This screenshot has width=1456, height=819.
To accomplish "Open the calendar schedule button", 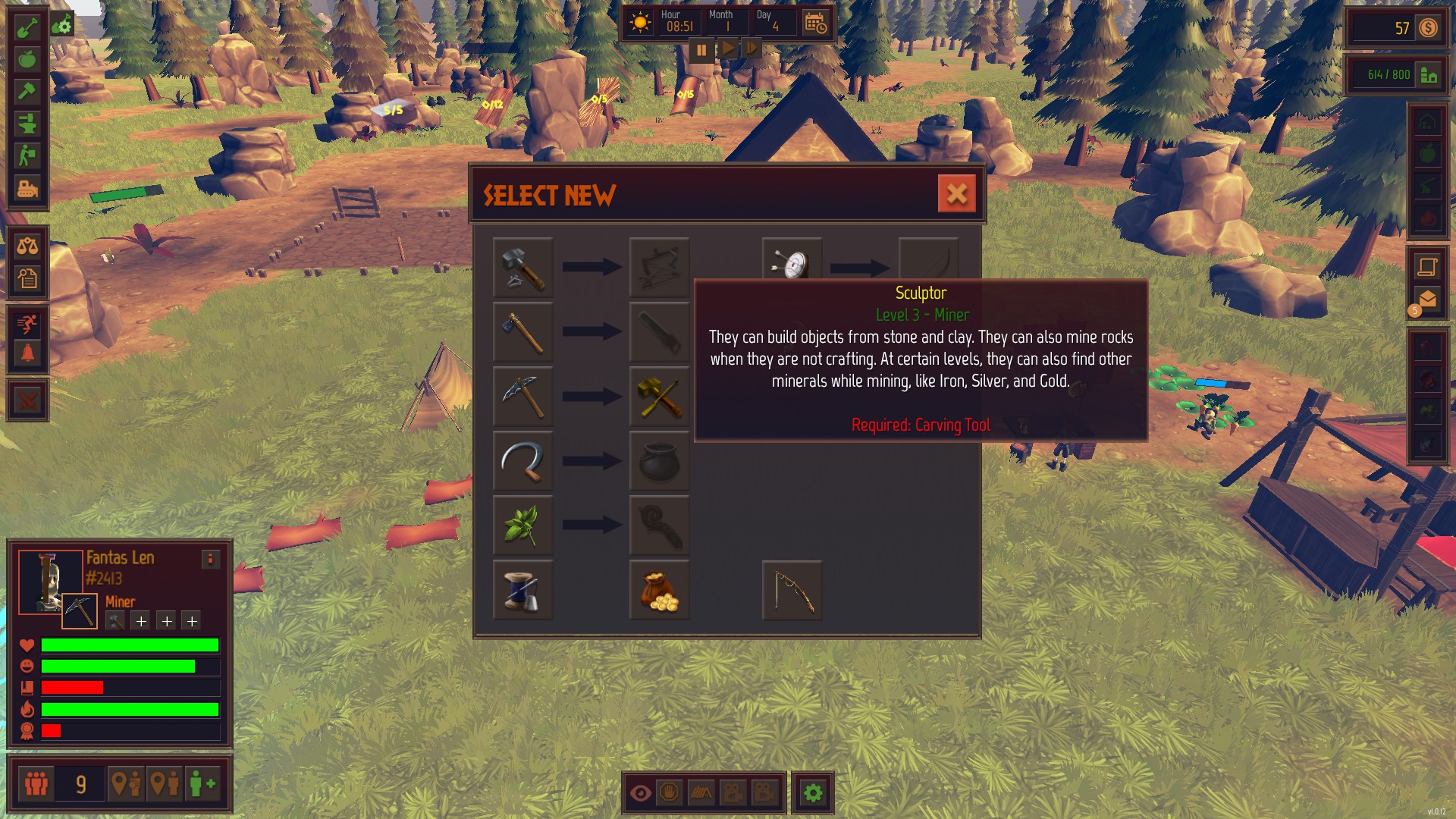I will (815, 24).
